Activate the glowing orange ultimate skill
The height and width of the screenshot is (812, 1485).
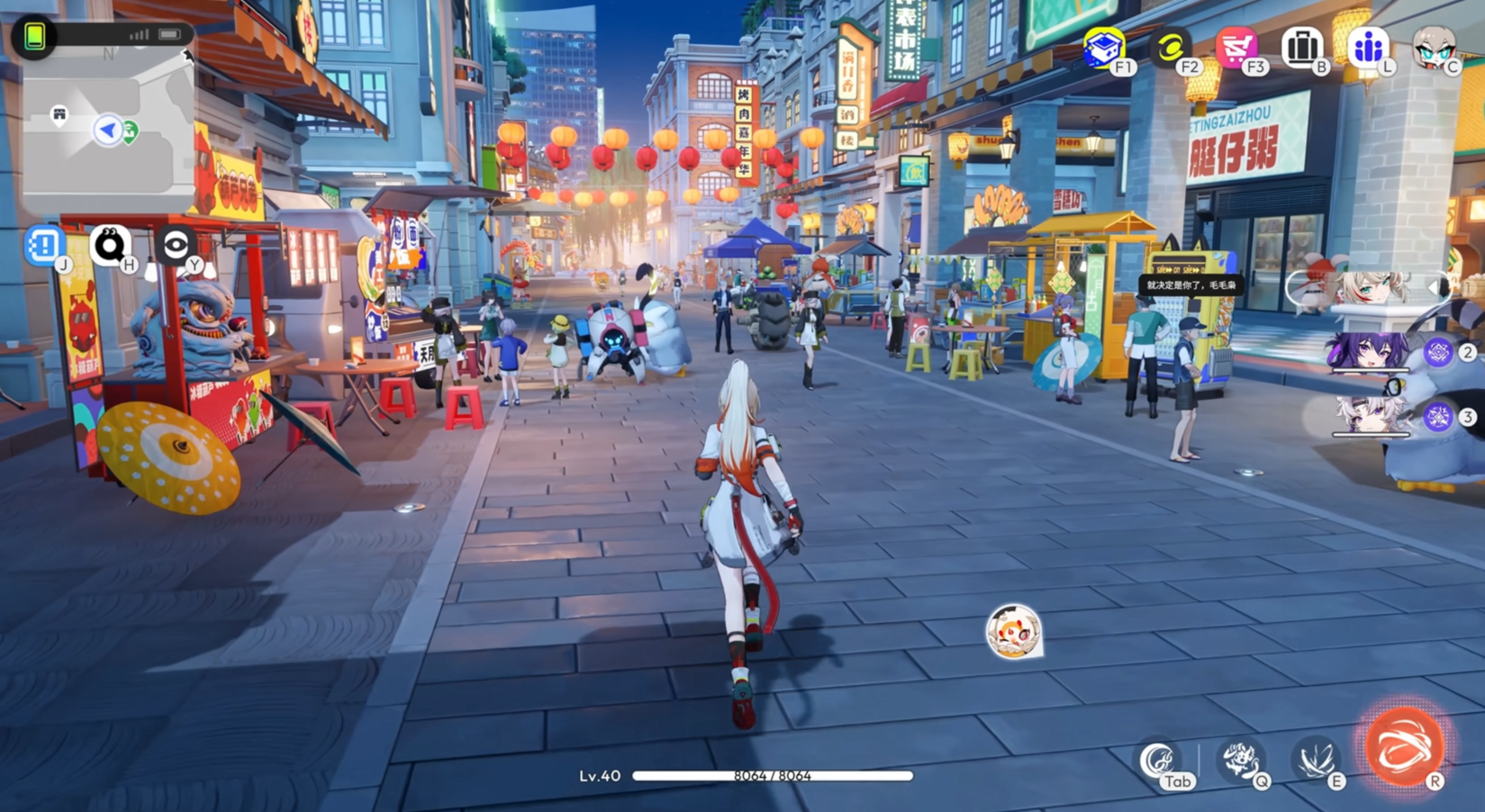(1404, 746)
